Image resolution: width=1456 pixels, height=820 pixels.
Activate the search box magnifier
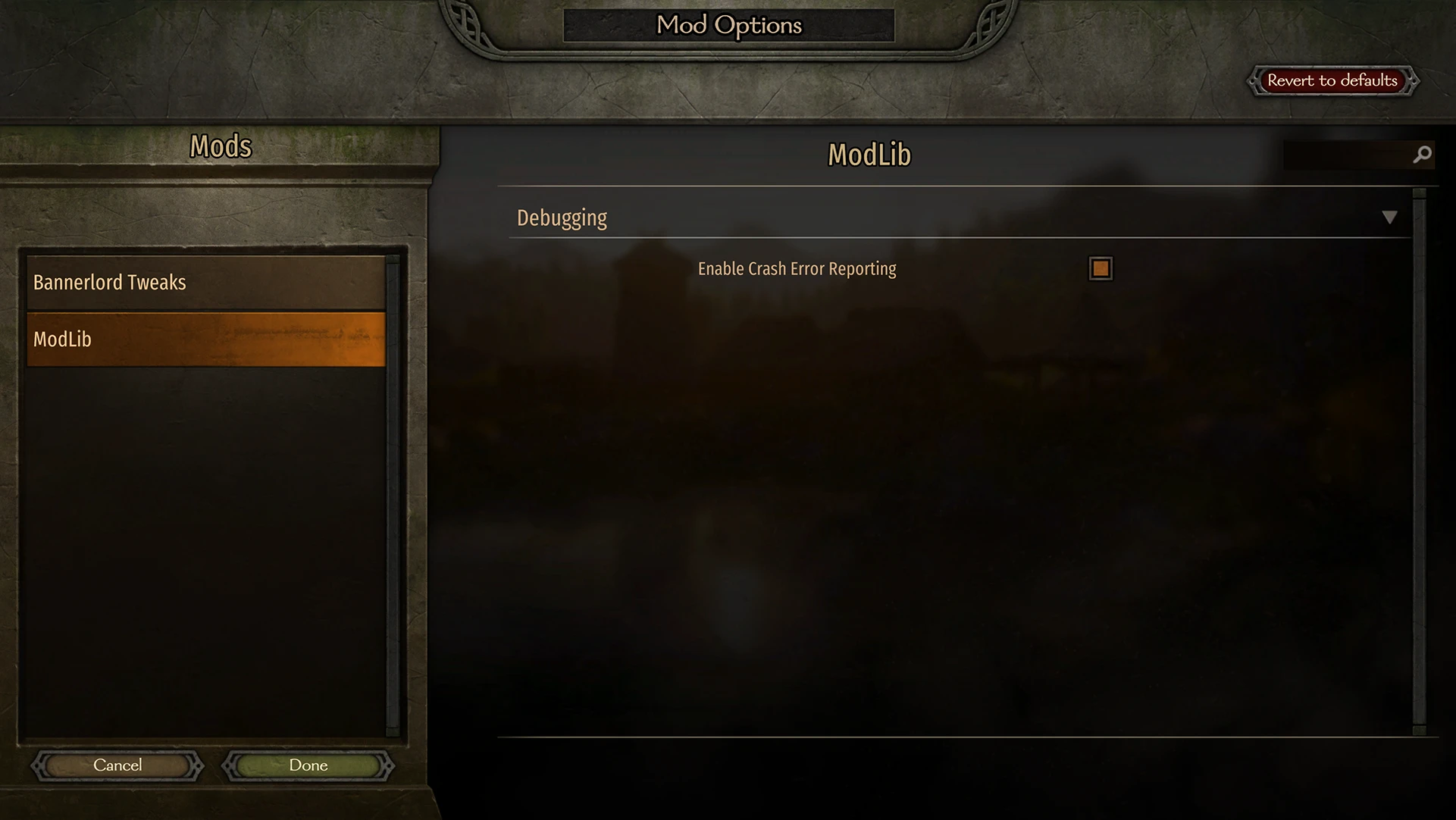tap(1421, 154)
